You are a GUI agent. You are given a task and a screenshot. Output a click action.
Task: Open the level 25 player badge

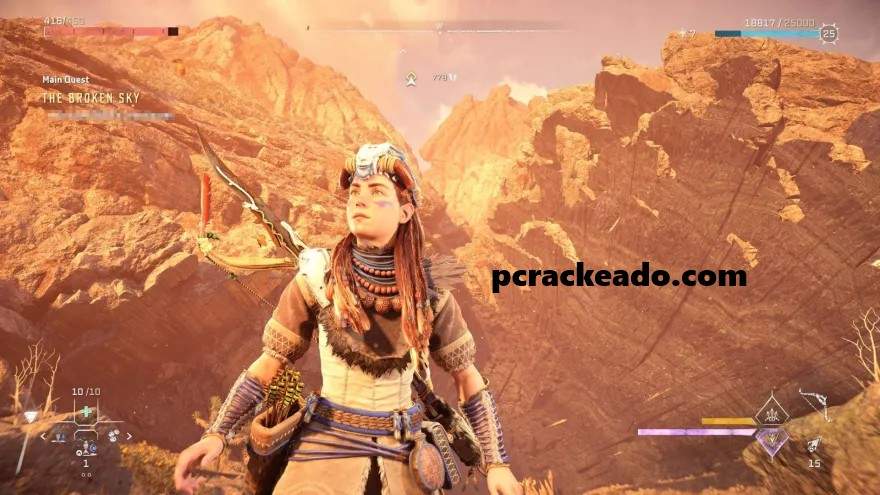(829, 34)
